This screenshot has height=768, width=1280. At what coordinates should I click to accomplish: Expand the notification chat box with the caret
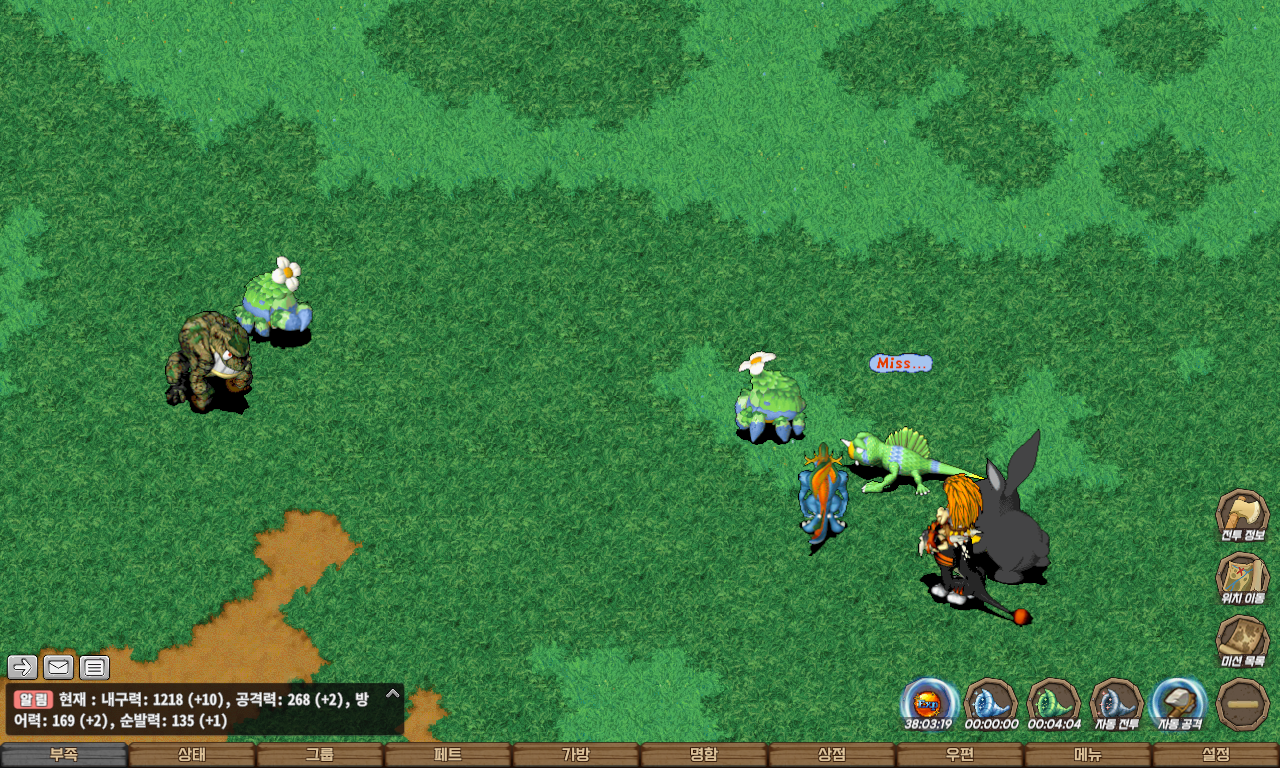point(393,693)
